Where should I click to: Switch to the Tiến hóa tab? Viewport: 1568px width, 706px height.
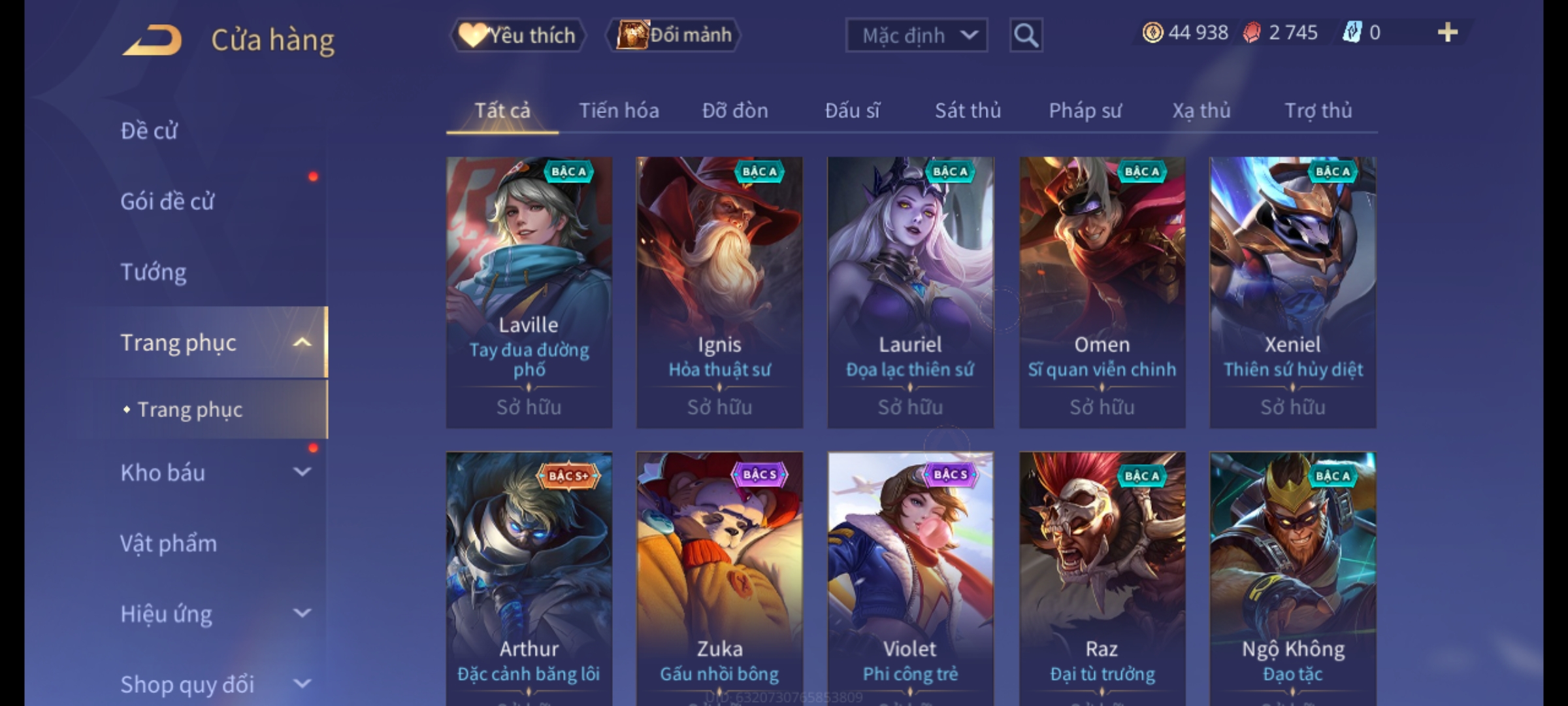pos(619,111)
